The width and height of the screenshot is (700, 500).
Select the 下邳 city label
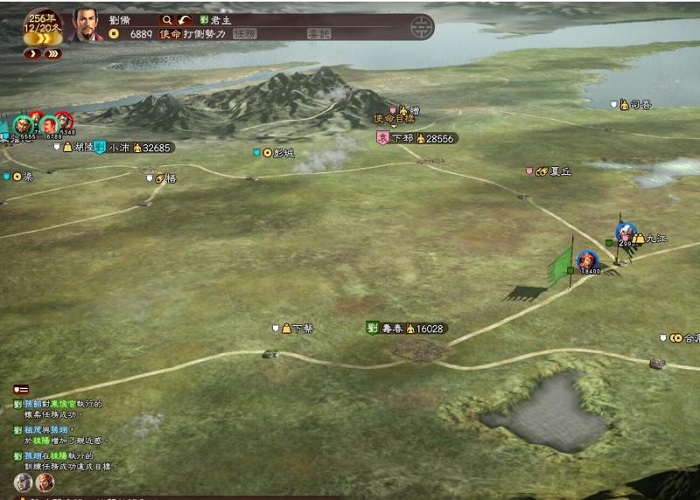402,138
